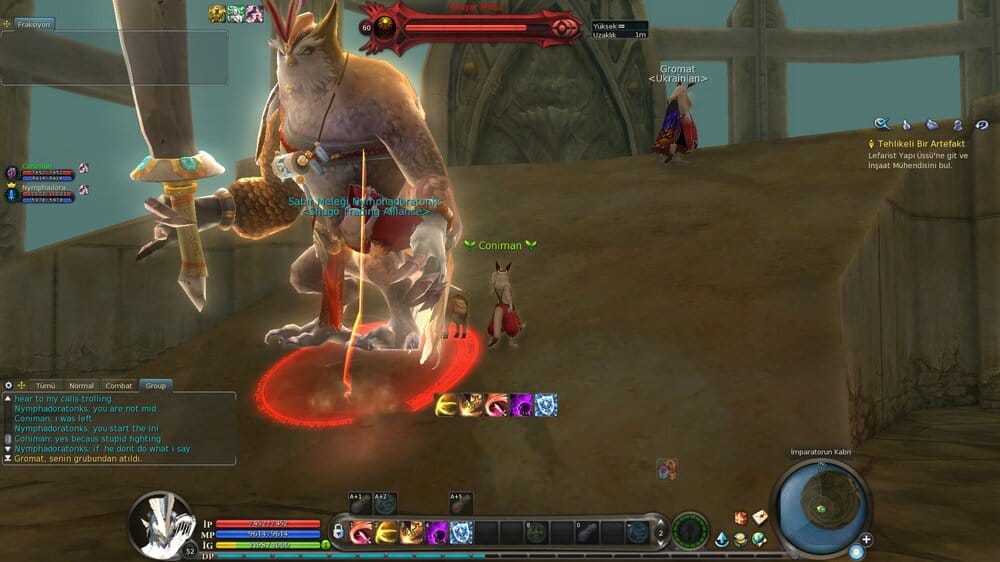Open the mail envelope icon
Viewport: 1000px width, 562px height.
click(760, 517)
